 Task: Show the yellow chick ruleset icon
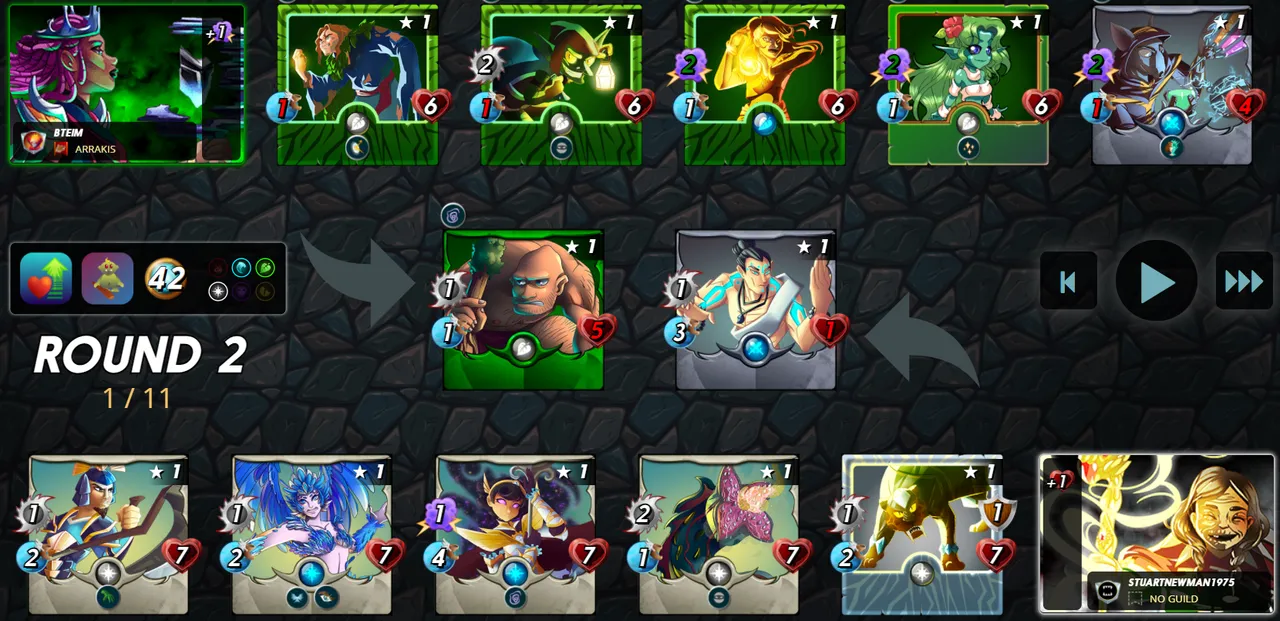(x=107, y=278)
